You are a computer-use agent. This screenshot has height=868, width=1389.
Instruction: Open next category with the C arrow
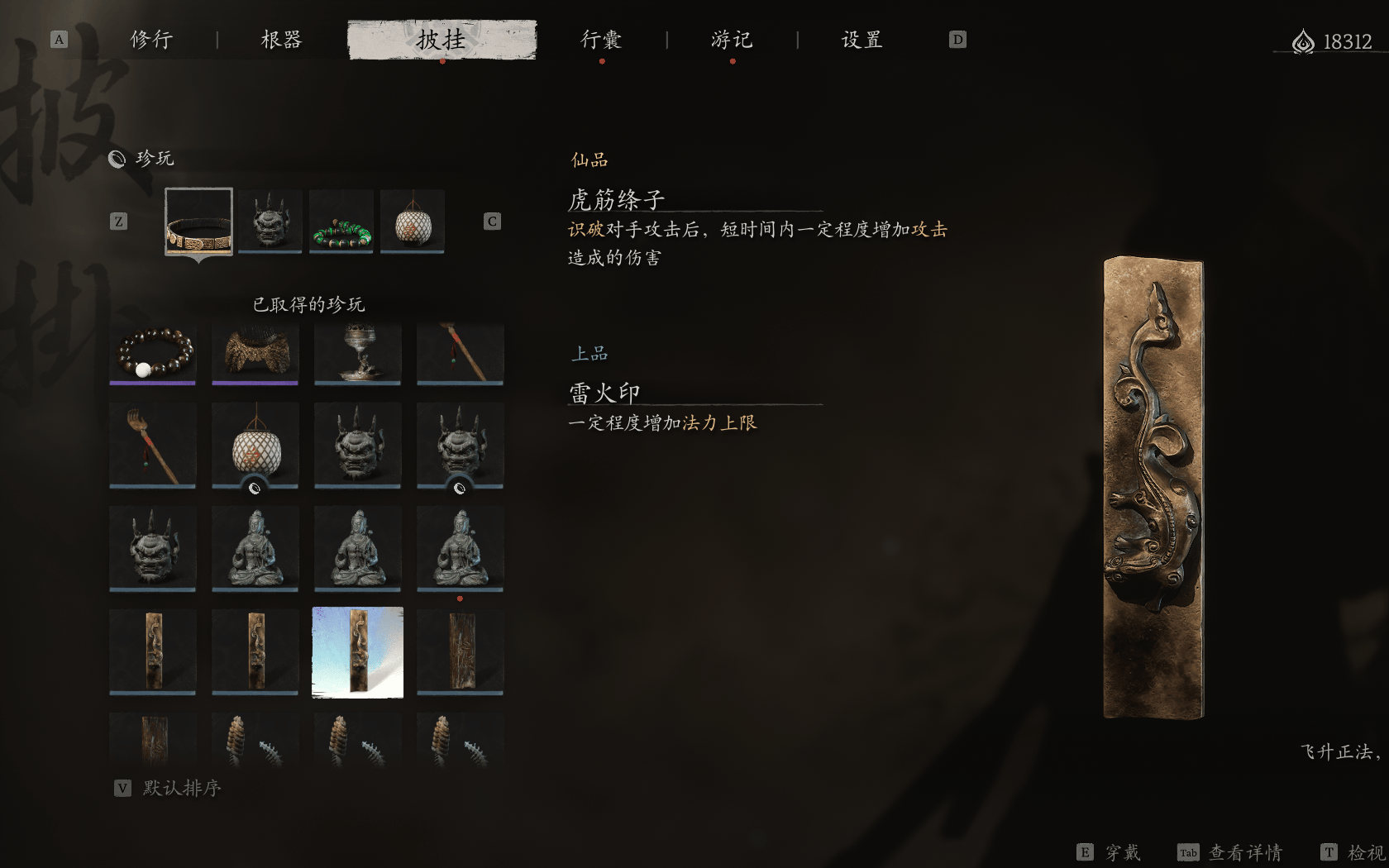[490, 220]
